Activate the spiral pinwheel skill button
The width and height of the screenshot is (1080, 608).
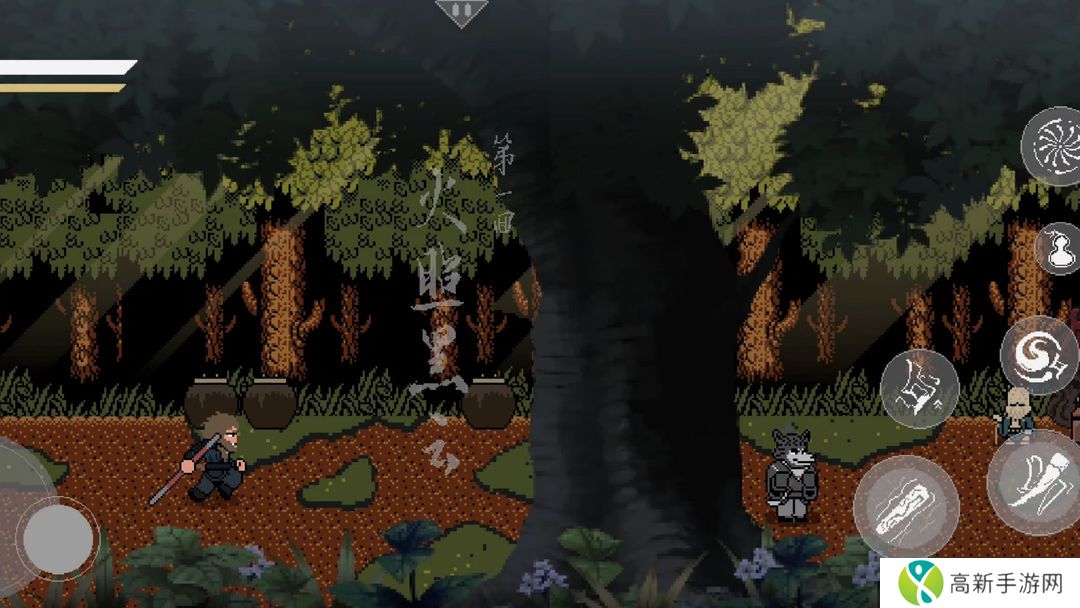(1053, 146)
